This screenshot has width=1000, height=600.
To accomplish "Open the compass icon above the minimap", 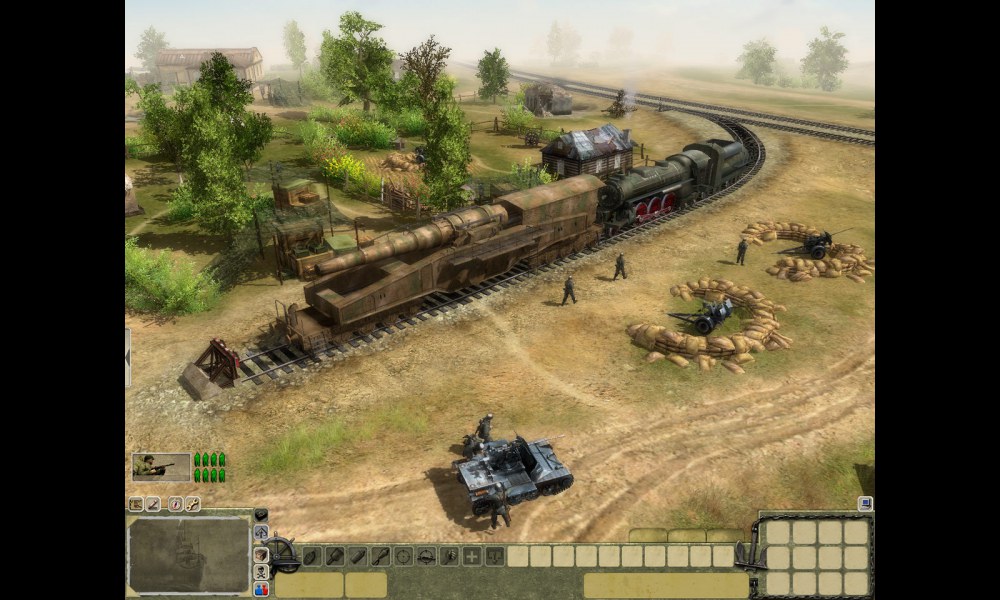I will click(175, 504).
